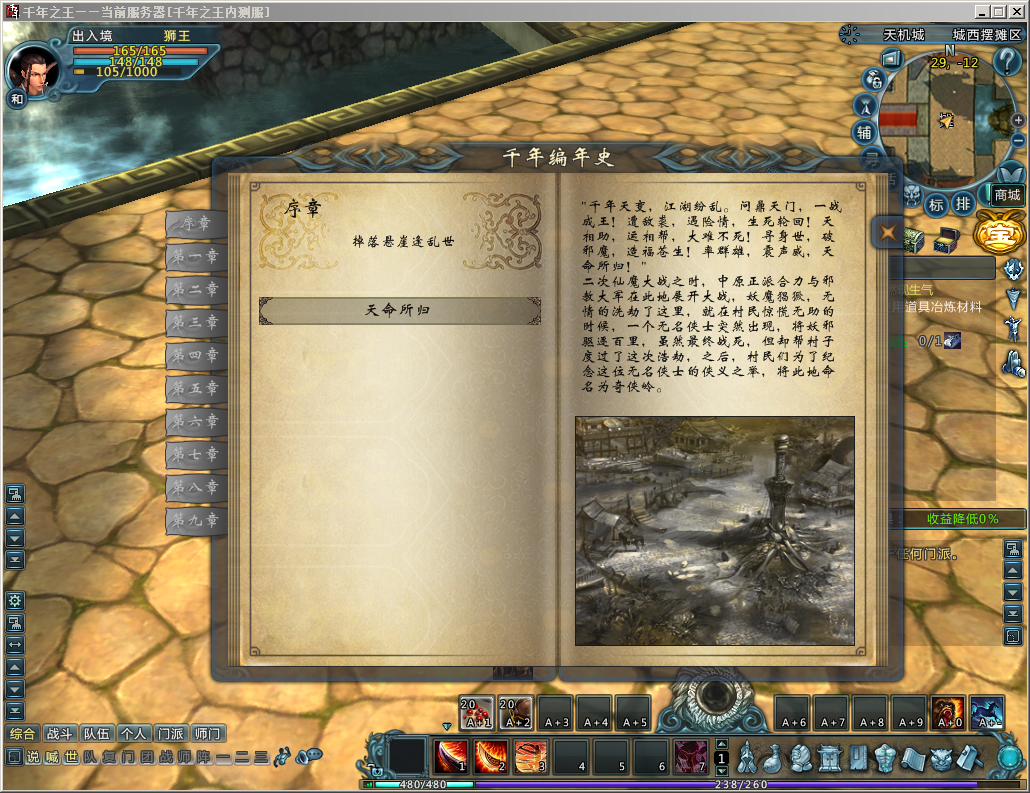
Task: Click the 排 ranking button under the minimap
Action: tap(963, 204)
